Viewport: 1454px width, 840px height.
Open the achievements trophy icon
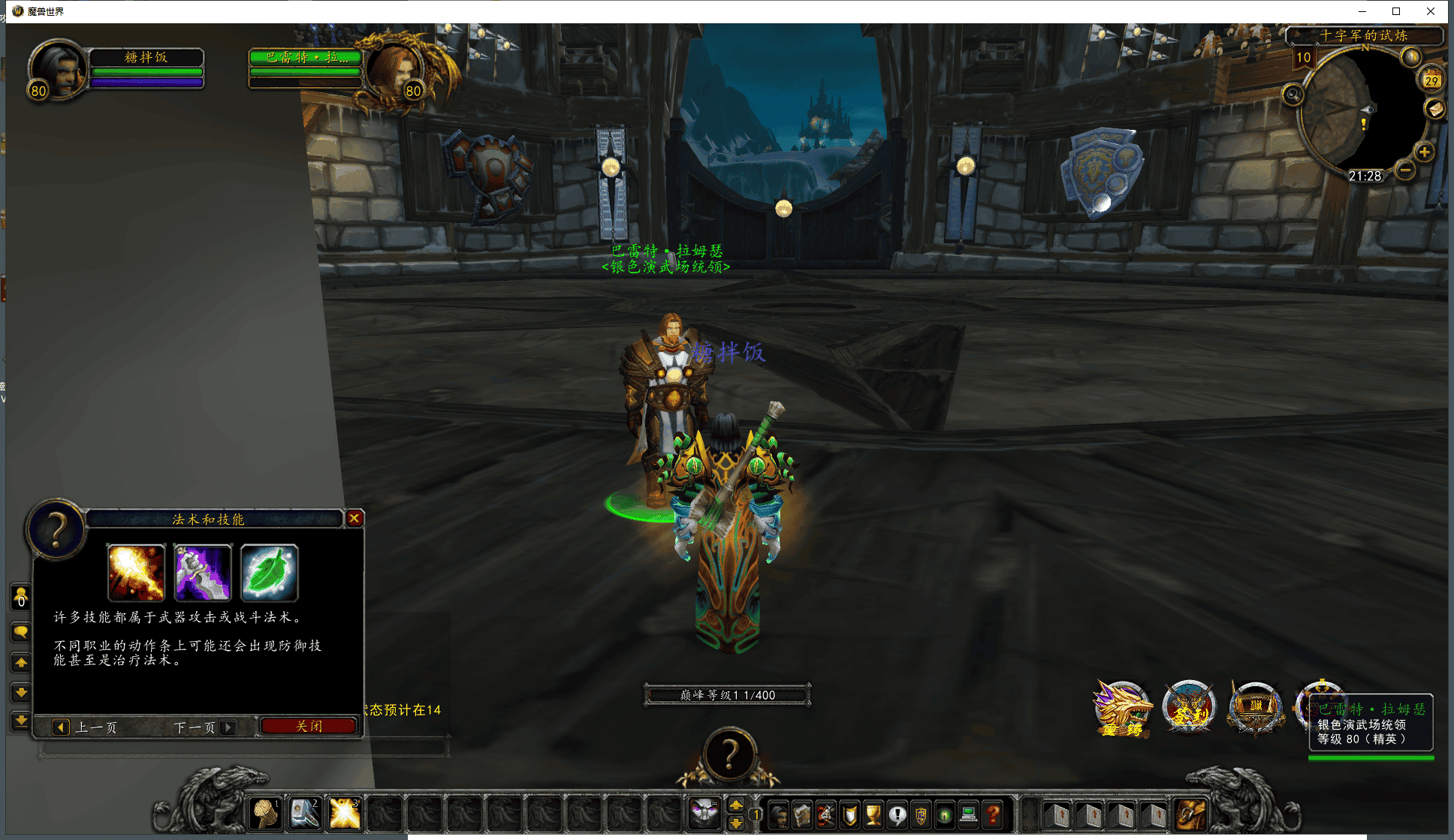pyautogui.click(x=873, y=814)
